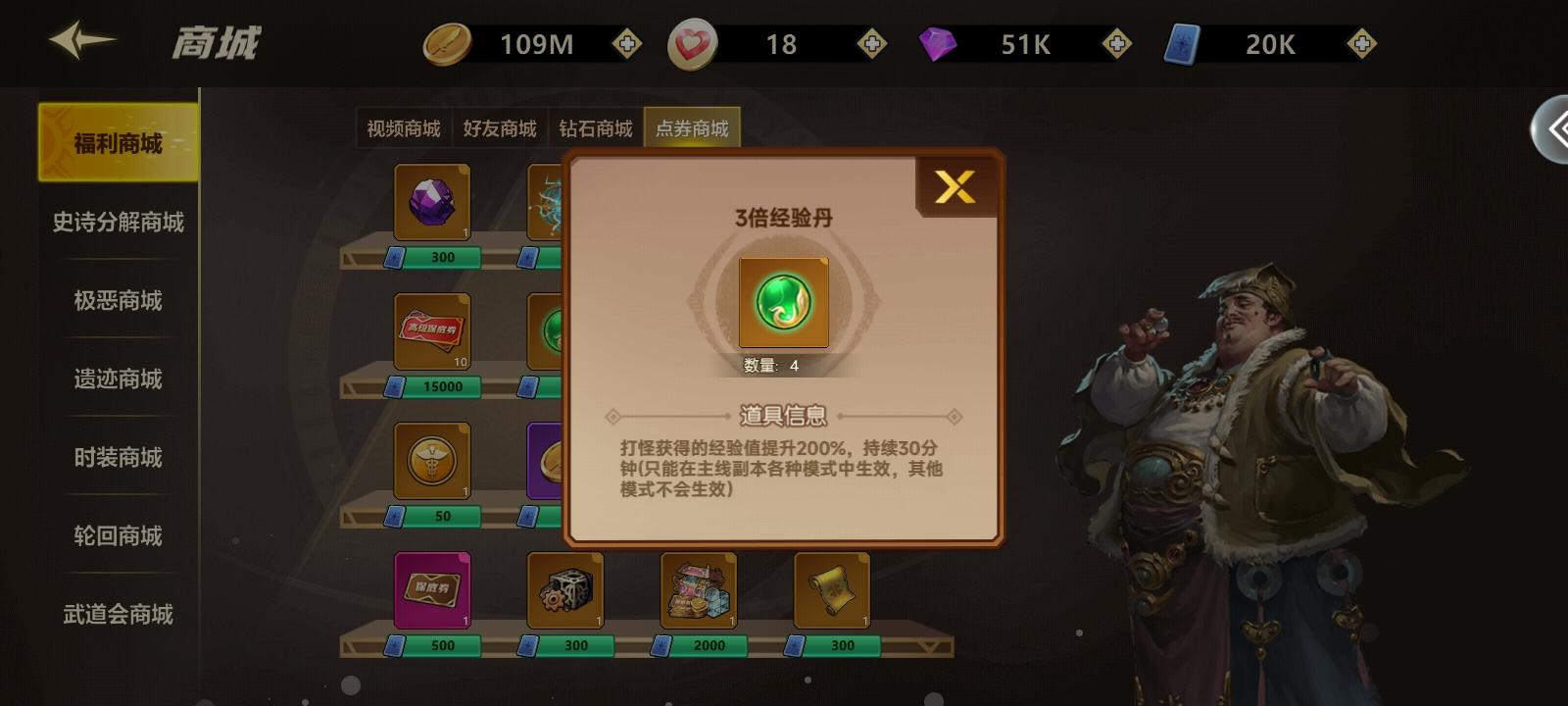
Task: Open 武道会商城 from the sidebar
Action: point(116,615)
